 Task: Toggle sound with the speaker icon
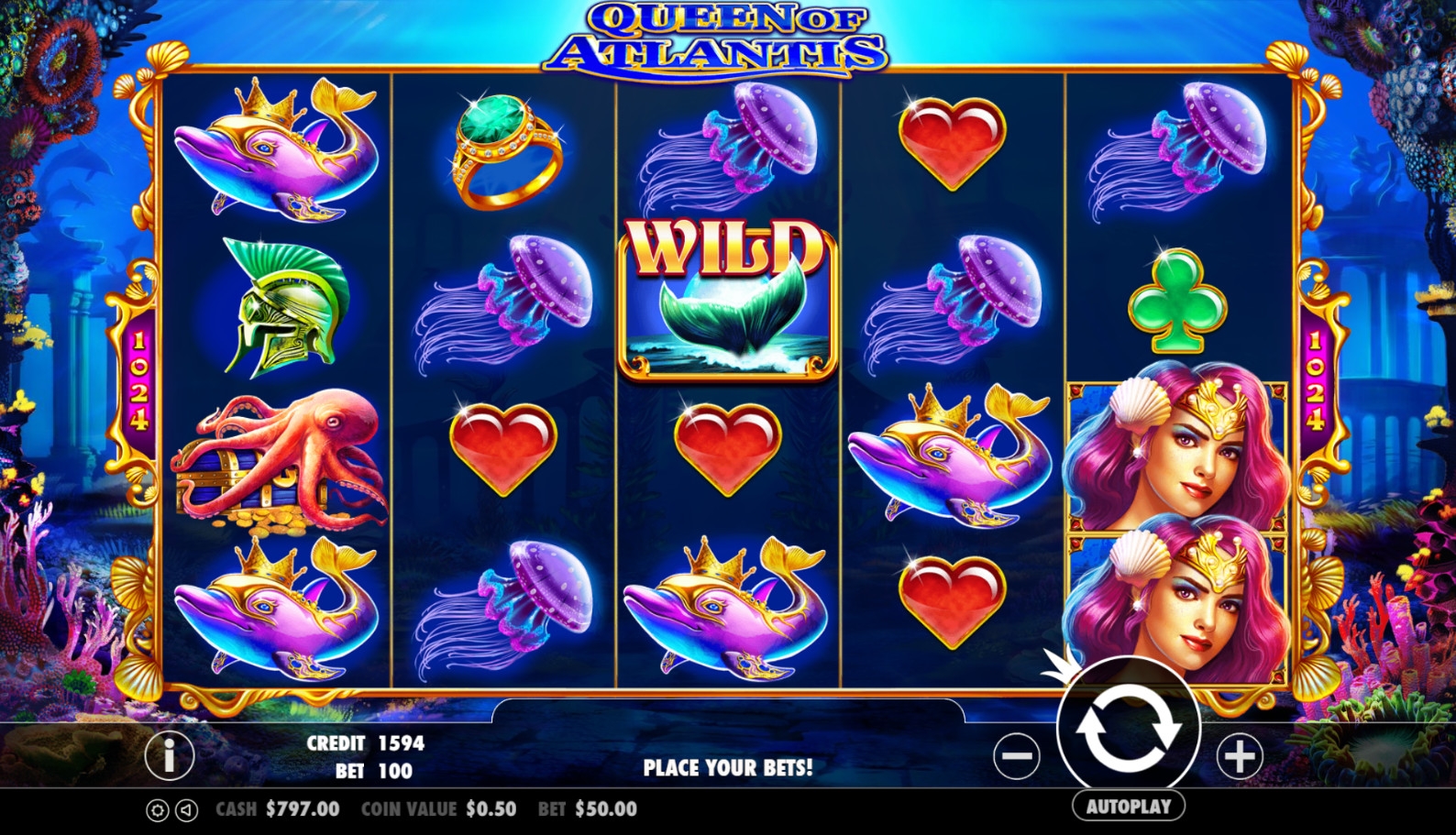(186, 810)
